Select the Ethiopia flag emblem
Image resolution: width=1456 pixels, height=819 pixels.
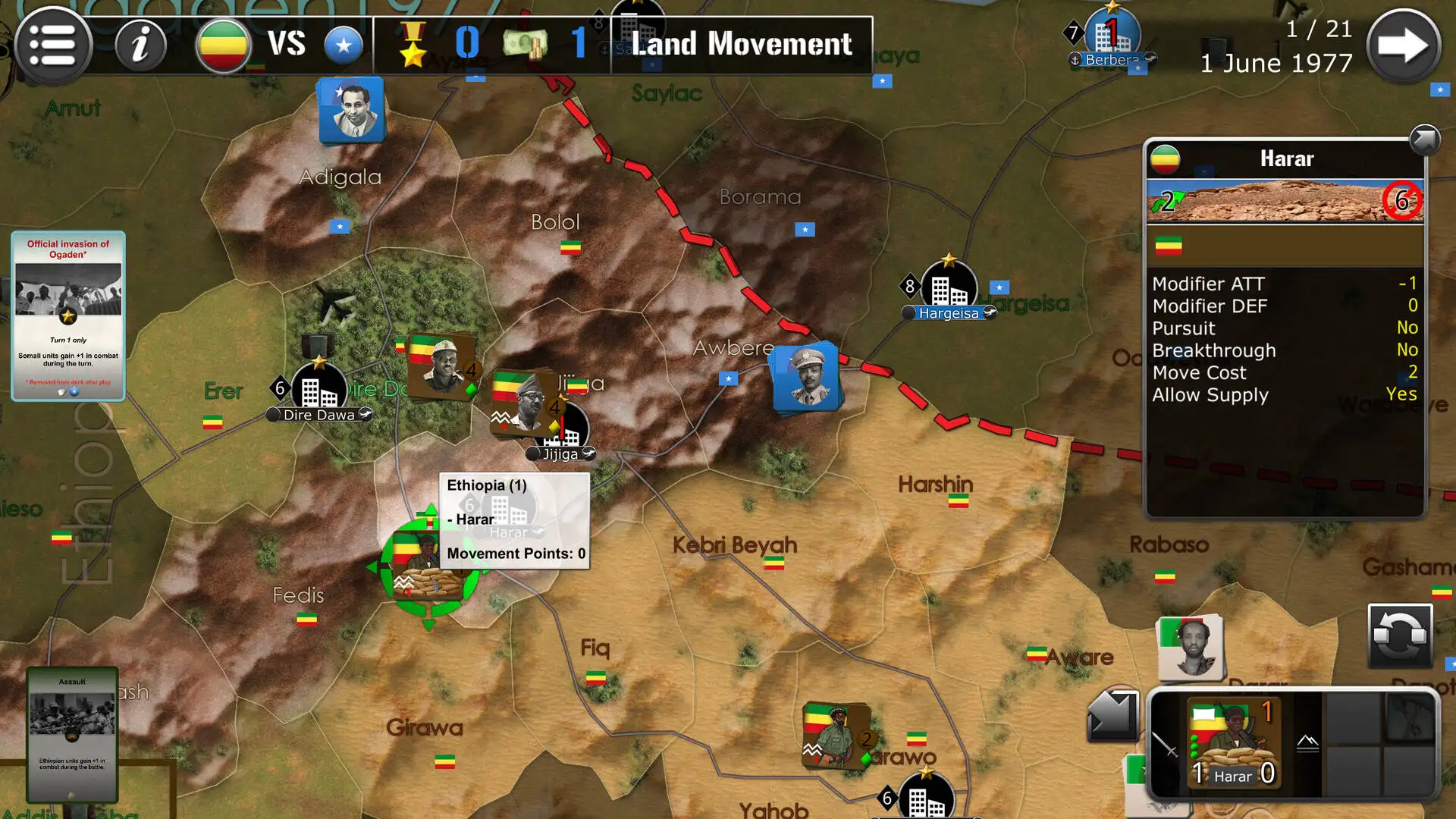(223, 45)
